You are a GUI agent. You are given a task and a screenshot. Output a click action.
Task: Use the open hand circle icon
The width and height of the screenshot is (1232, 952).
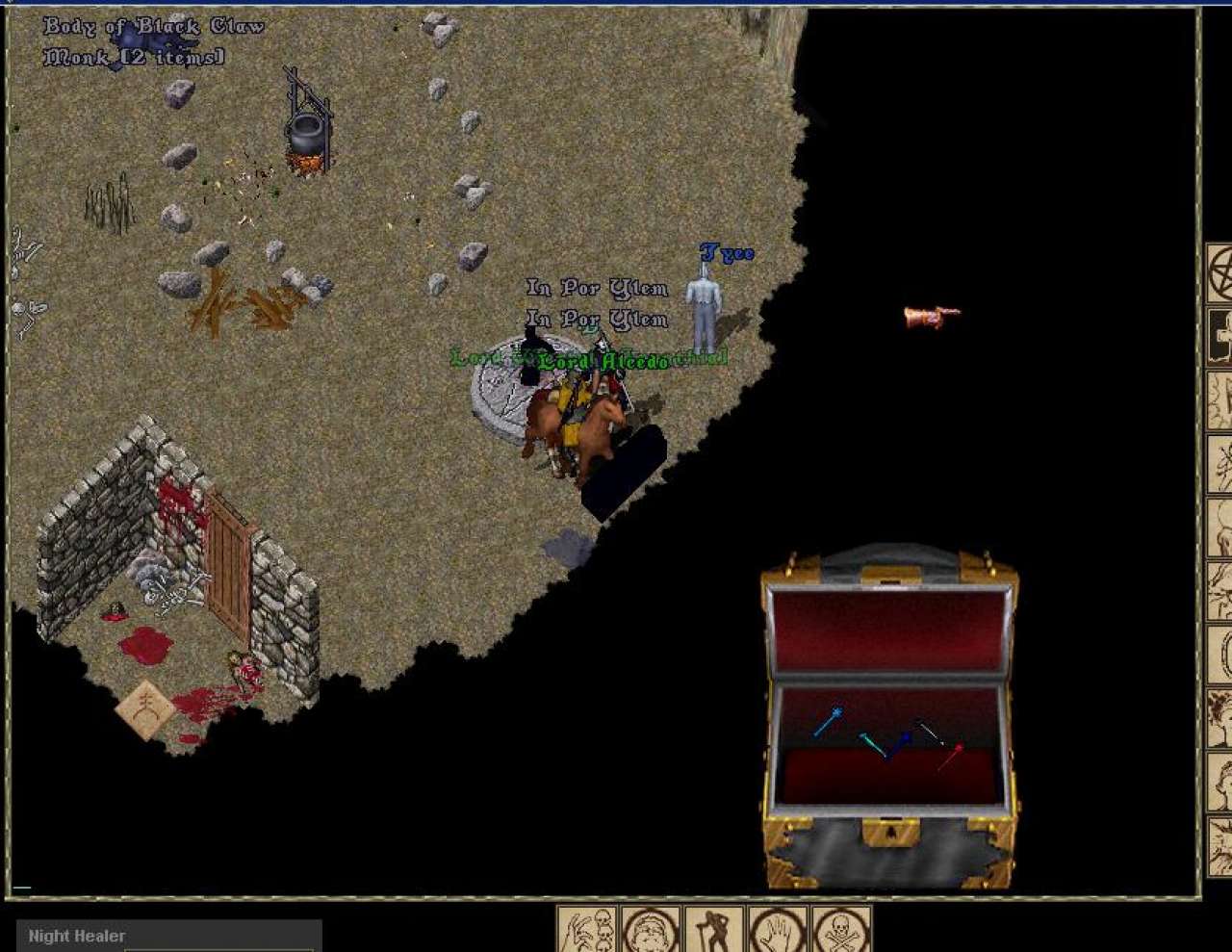(777, 930)
